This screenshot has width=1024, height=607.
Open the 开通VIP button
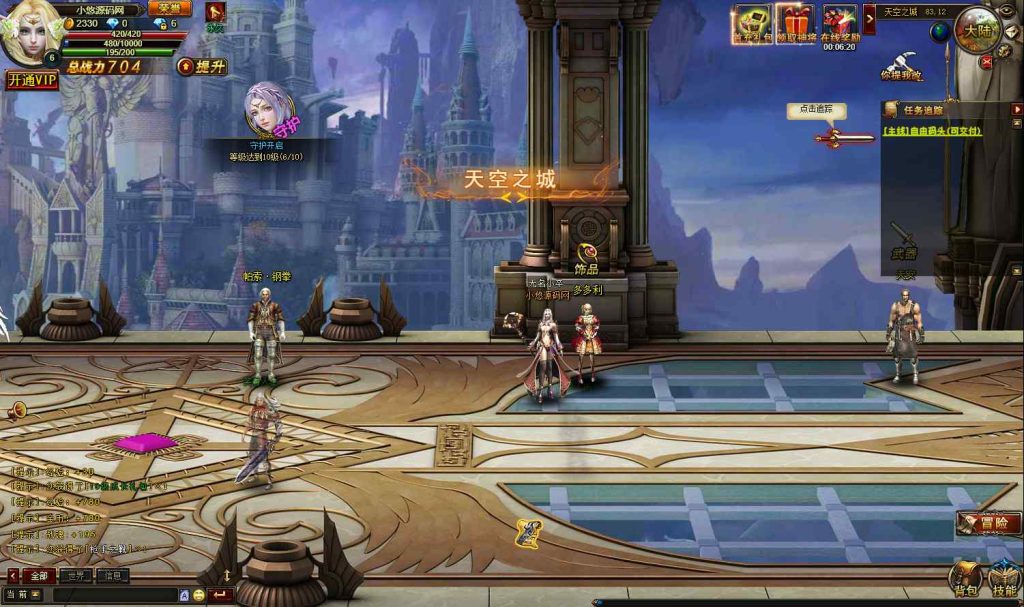pos(32,80)
